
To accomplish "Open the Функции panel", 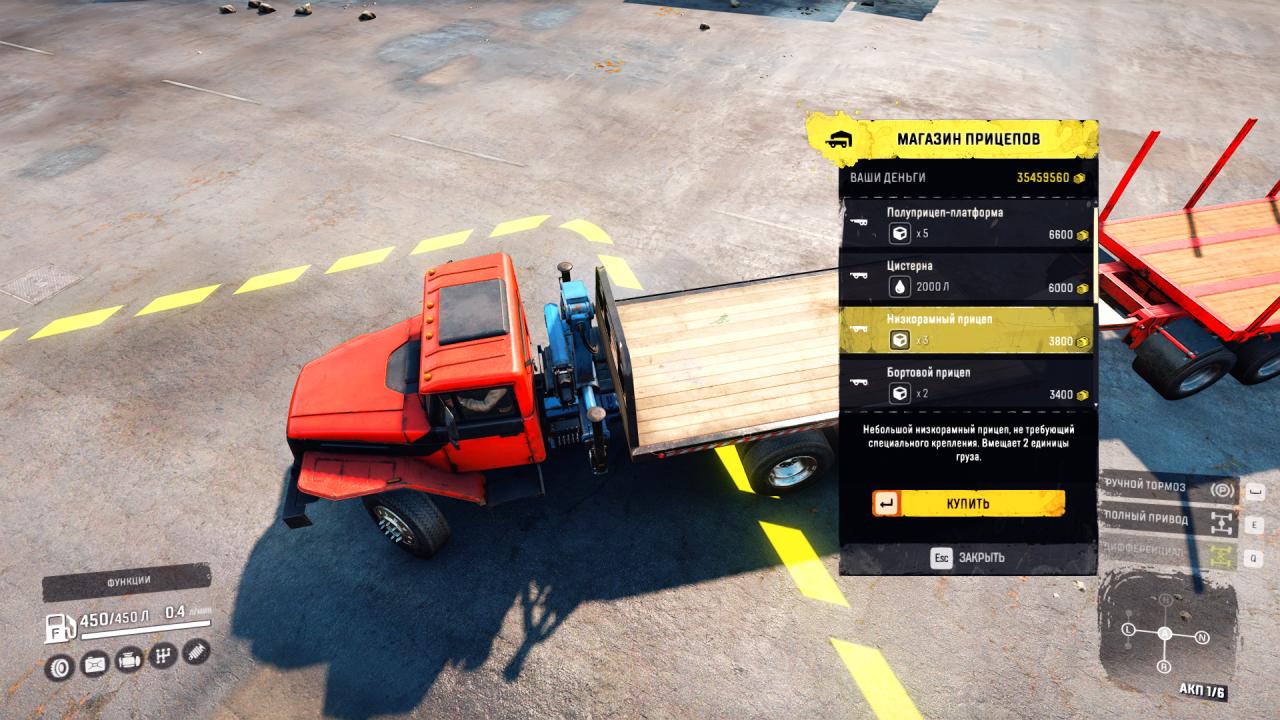I will click(x=127, y=581).
